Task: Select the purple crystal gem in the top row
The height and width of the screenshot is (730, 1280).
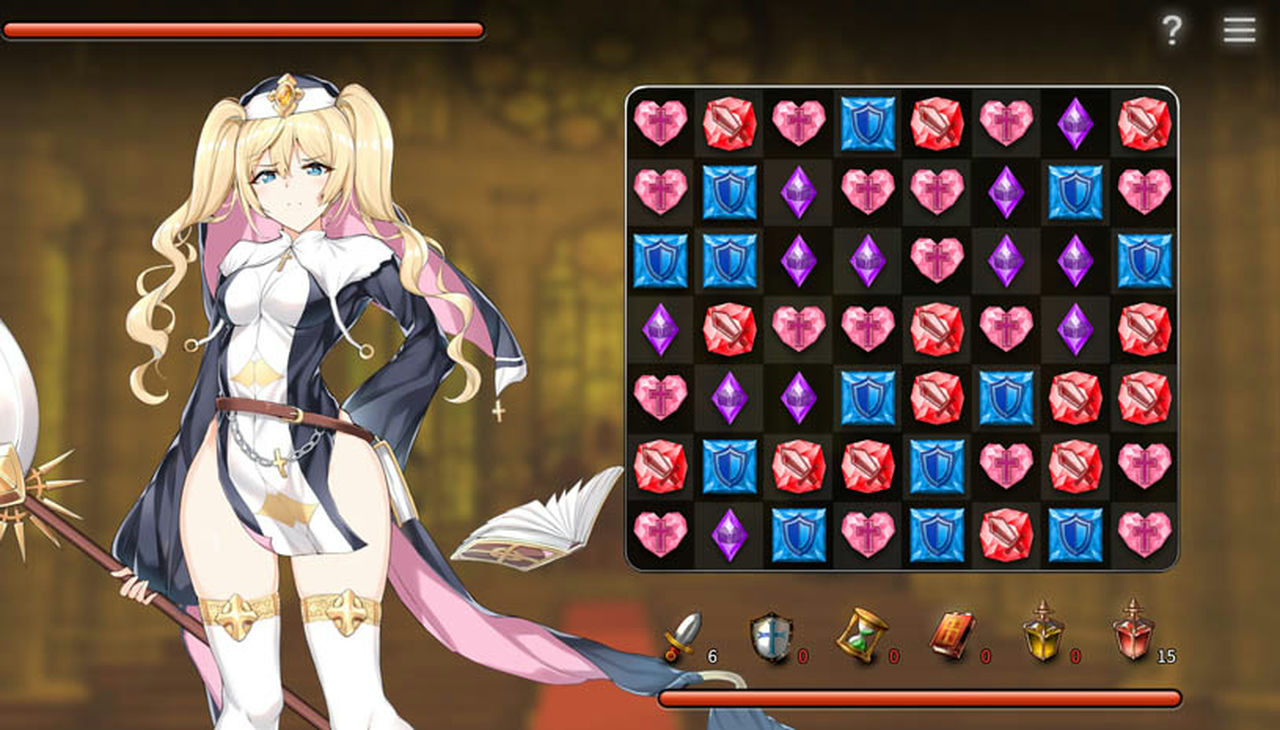Action: tap(1076, 122)
